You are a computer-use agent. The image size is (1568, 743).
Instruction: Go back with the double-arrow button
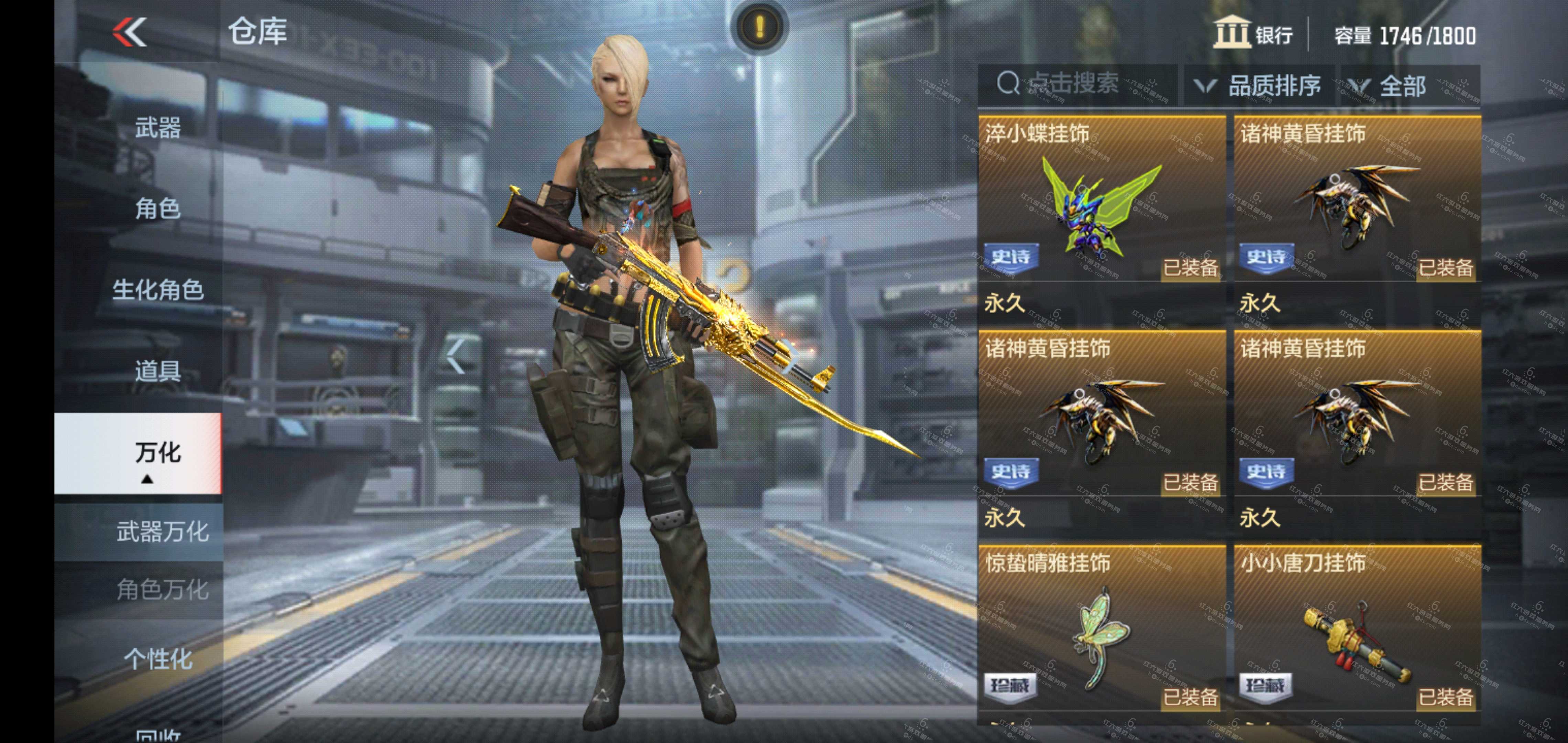click(130, 32)
